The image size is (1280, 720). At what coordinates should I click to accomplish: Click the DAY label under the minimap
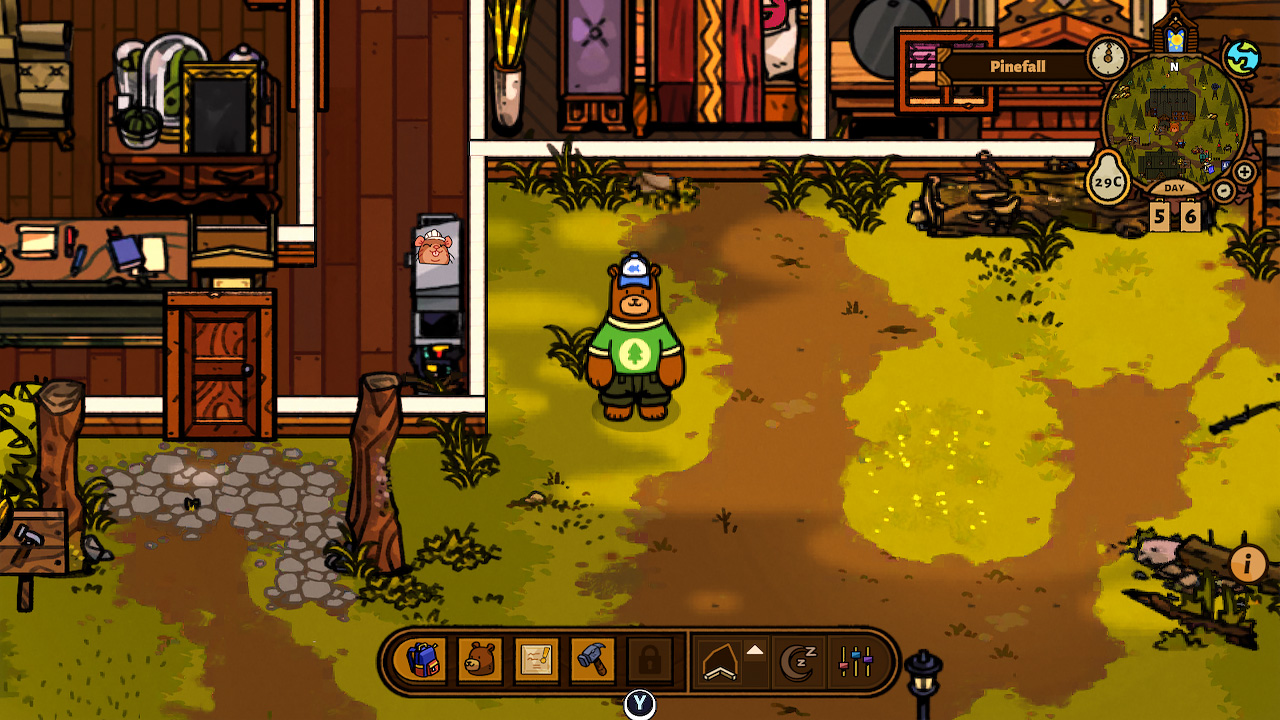[1173, 188]
